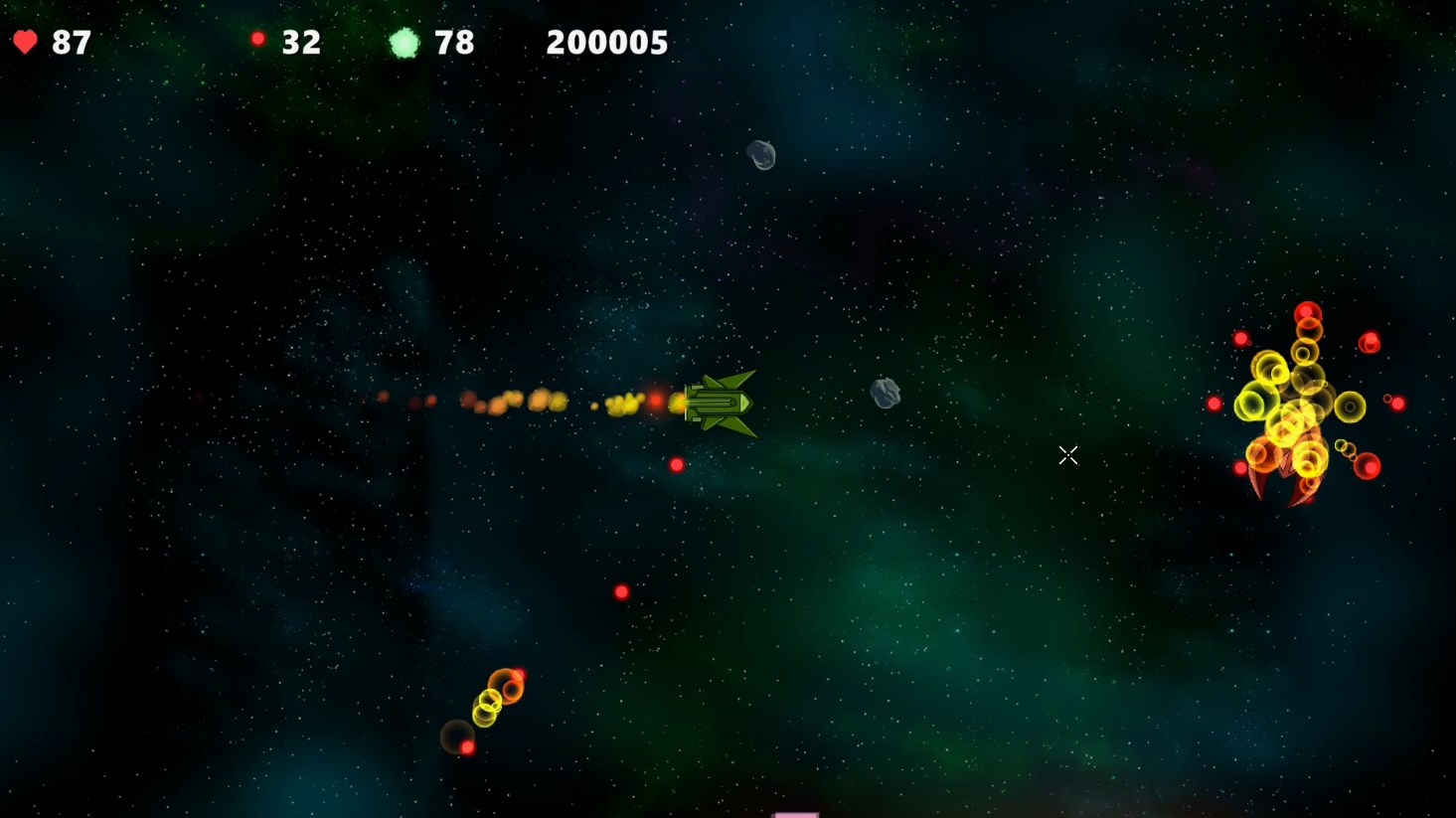Click a red enemy projectile below the ship
The image size is (1456, 818).
[677, 463]
